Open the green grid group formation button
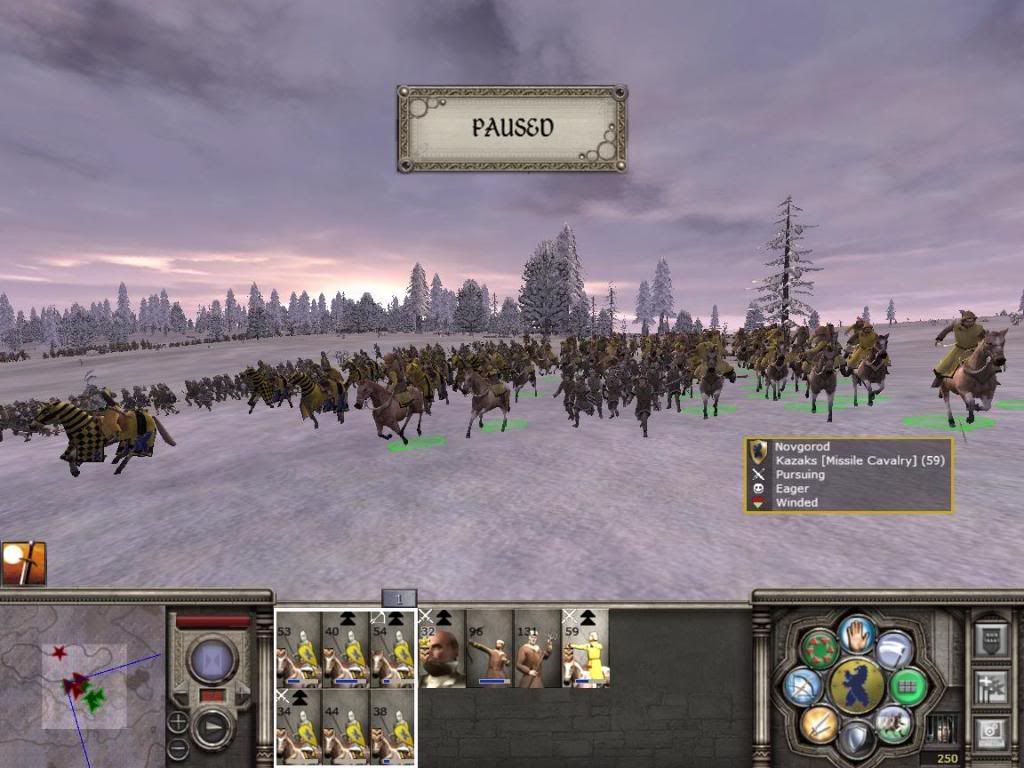 click(910, 687)
